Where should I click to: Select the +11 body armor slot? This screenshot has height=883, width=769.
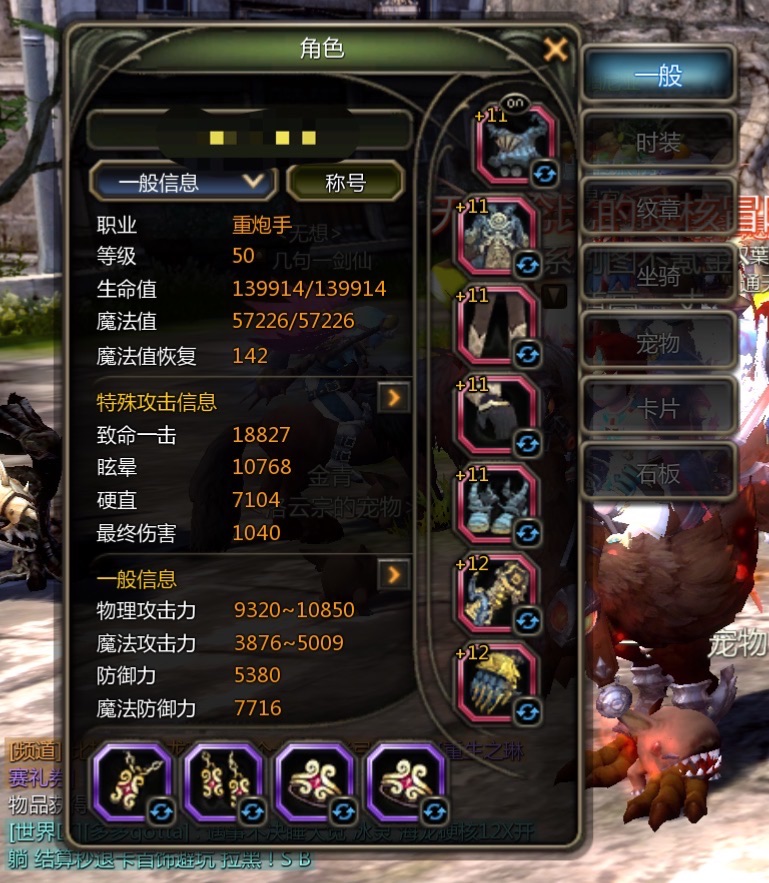pos(497,236)
